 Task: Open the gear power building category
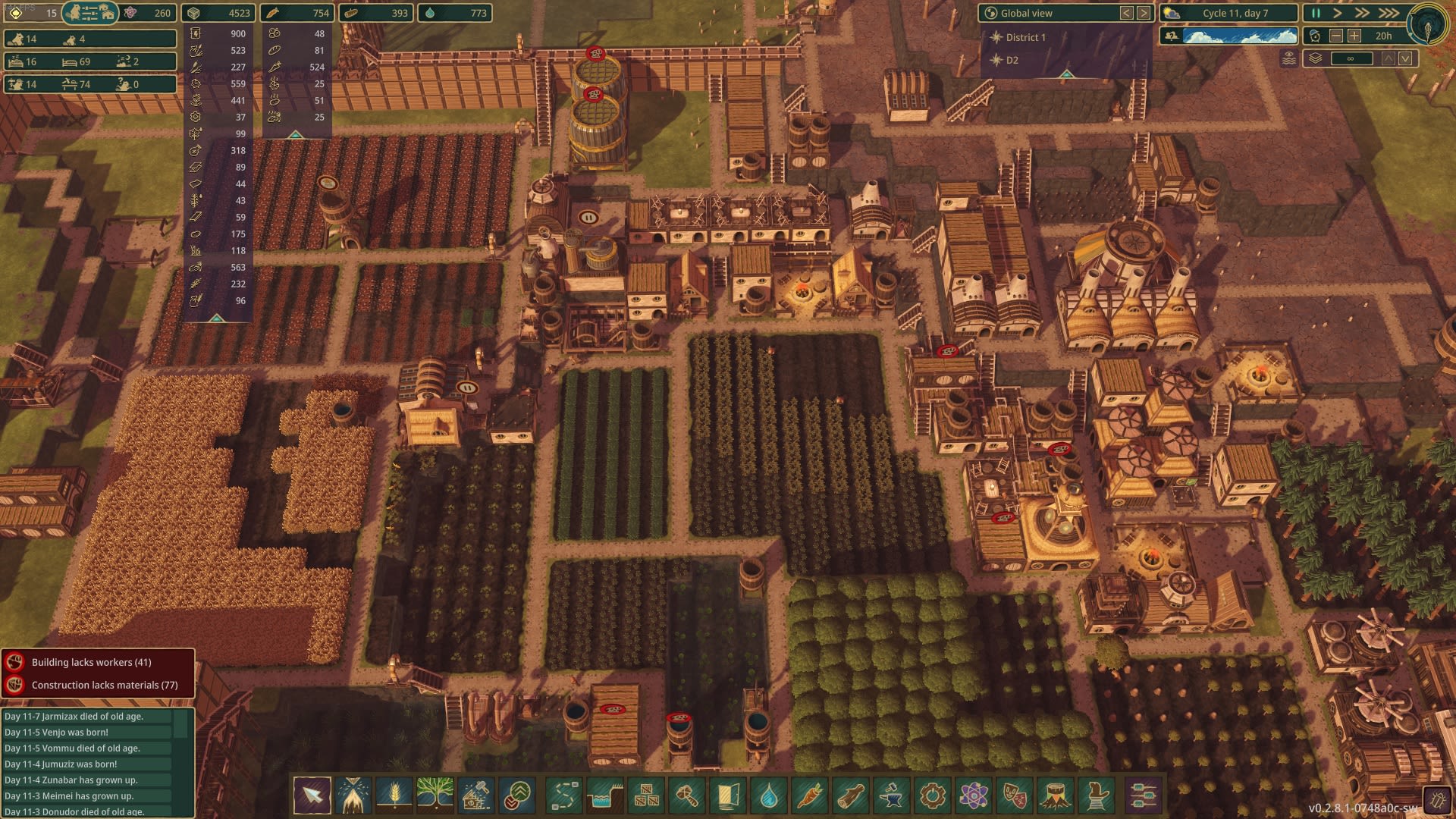point(933,795)
